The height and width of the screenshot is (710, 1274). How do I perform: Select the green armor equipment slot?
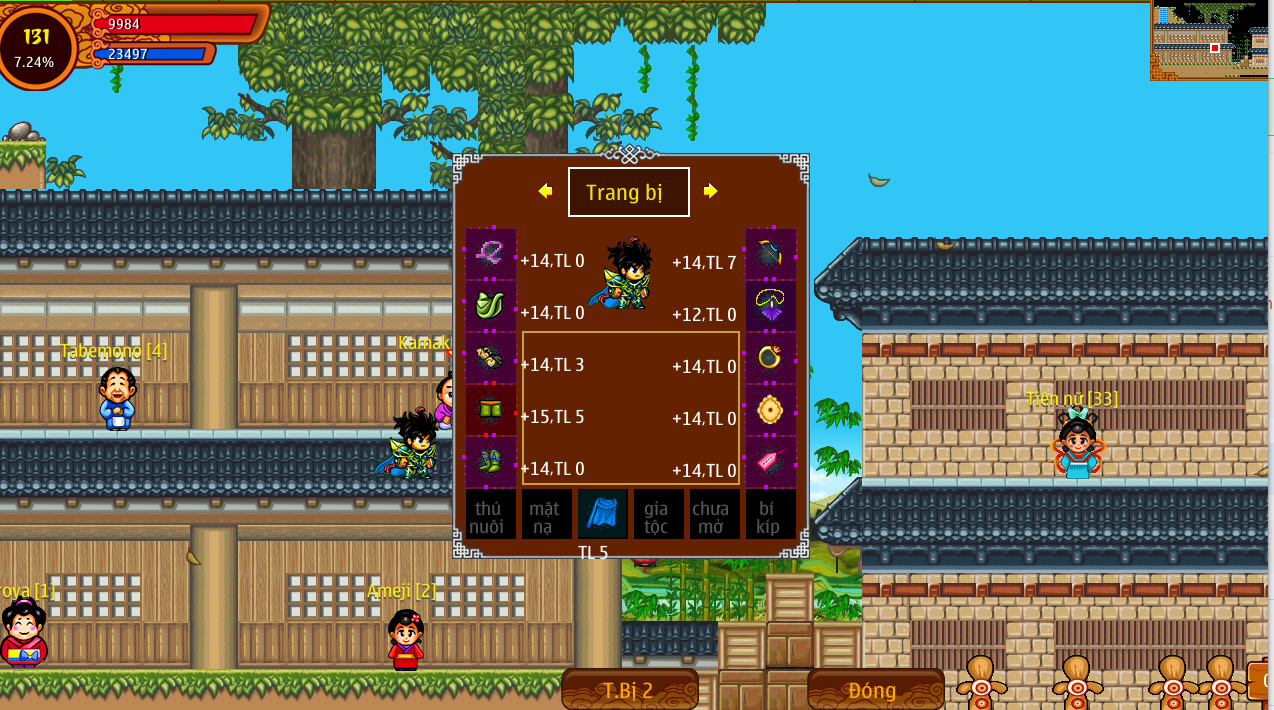[x=490, y=306]
